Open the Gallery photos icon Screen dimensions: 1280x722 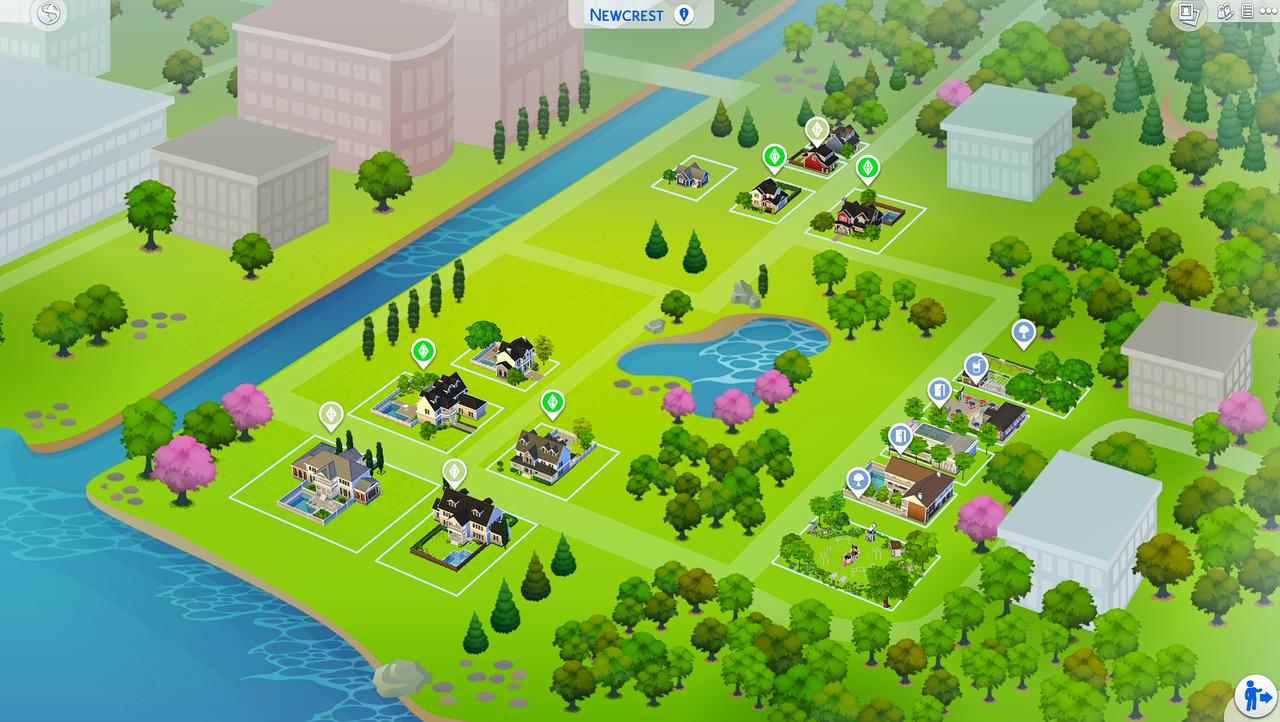pos(1189,13)
